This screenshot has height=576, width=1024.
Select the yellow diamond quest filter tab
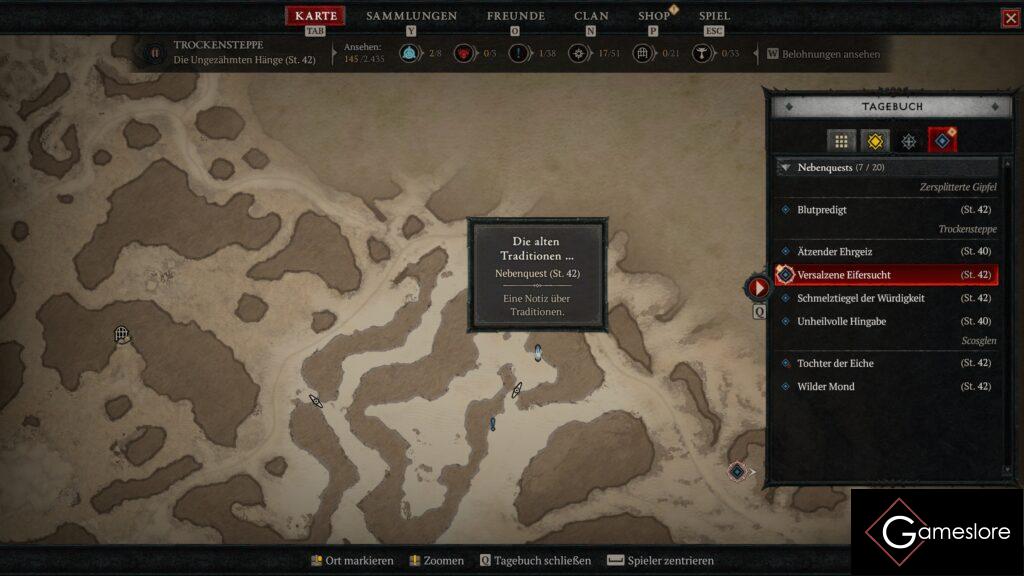pos(875,141)
